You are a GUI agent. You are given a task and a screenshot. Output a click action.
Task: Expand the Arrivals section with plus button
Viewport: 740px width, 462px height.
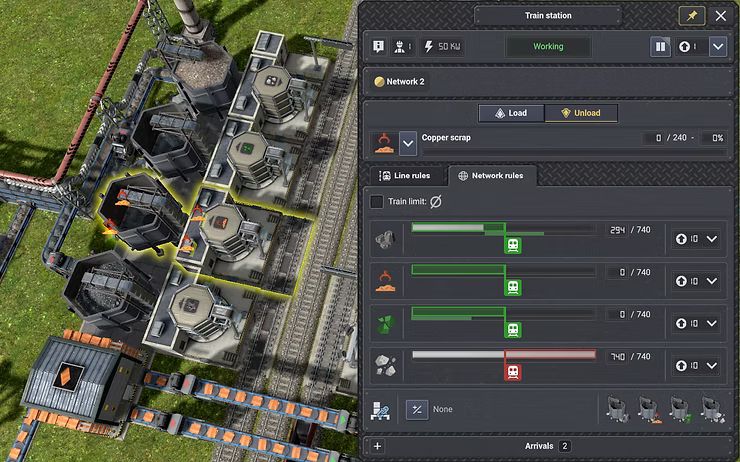coord(377,446)
